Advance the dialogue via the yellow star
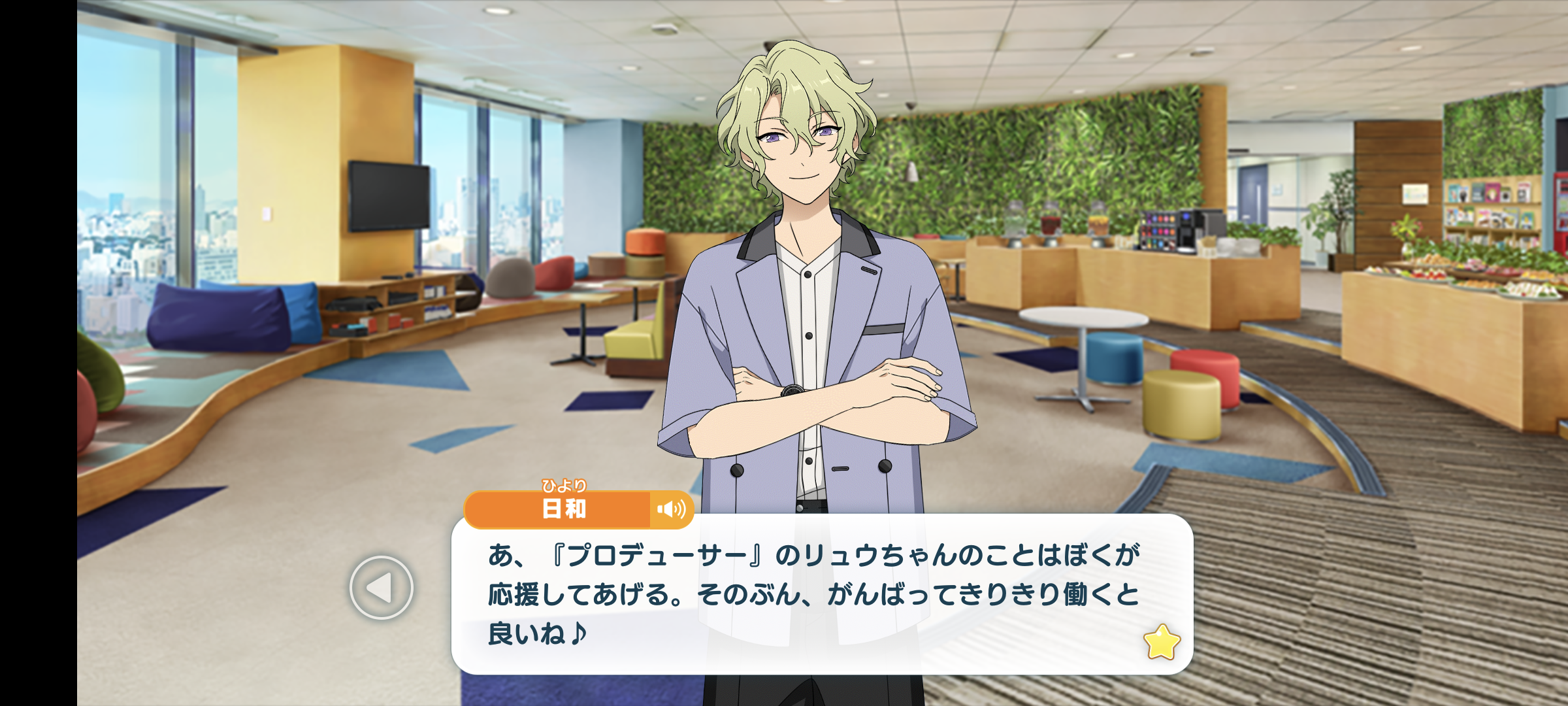This screenshot has height=706, width=1568. tap(1162, 642)
